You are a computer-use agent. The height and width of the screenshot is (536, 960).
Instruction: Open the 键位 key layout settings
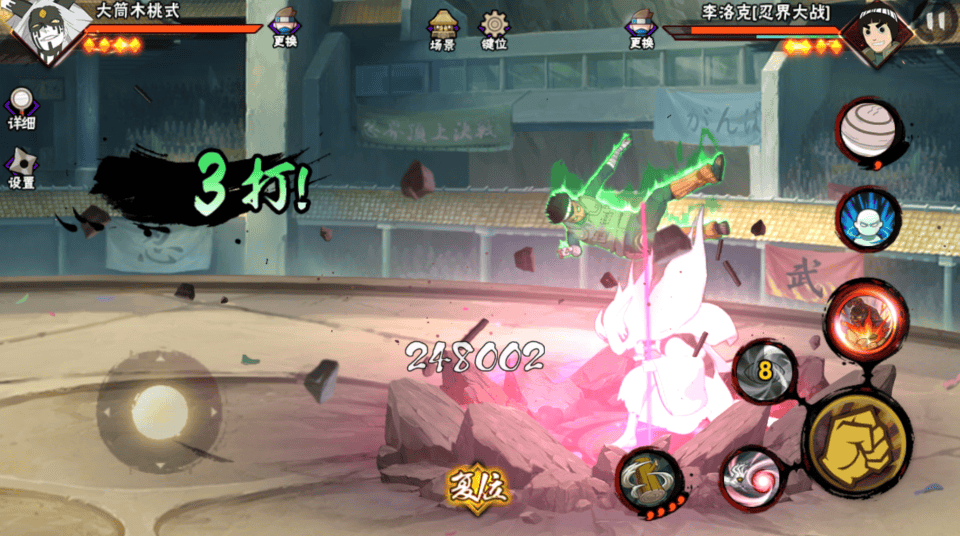click(x=494, y=30)
